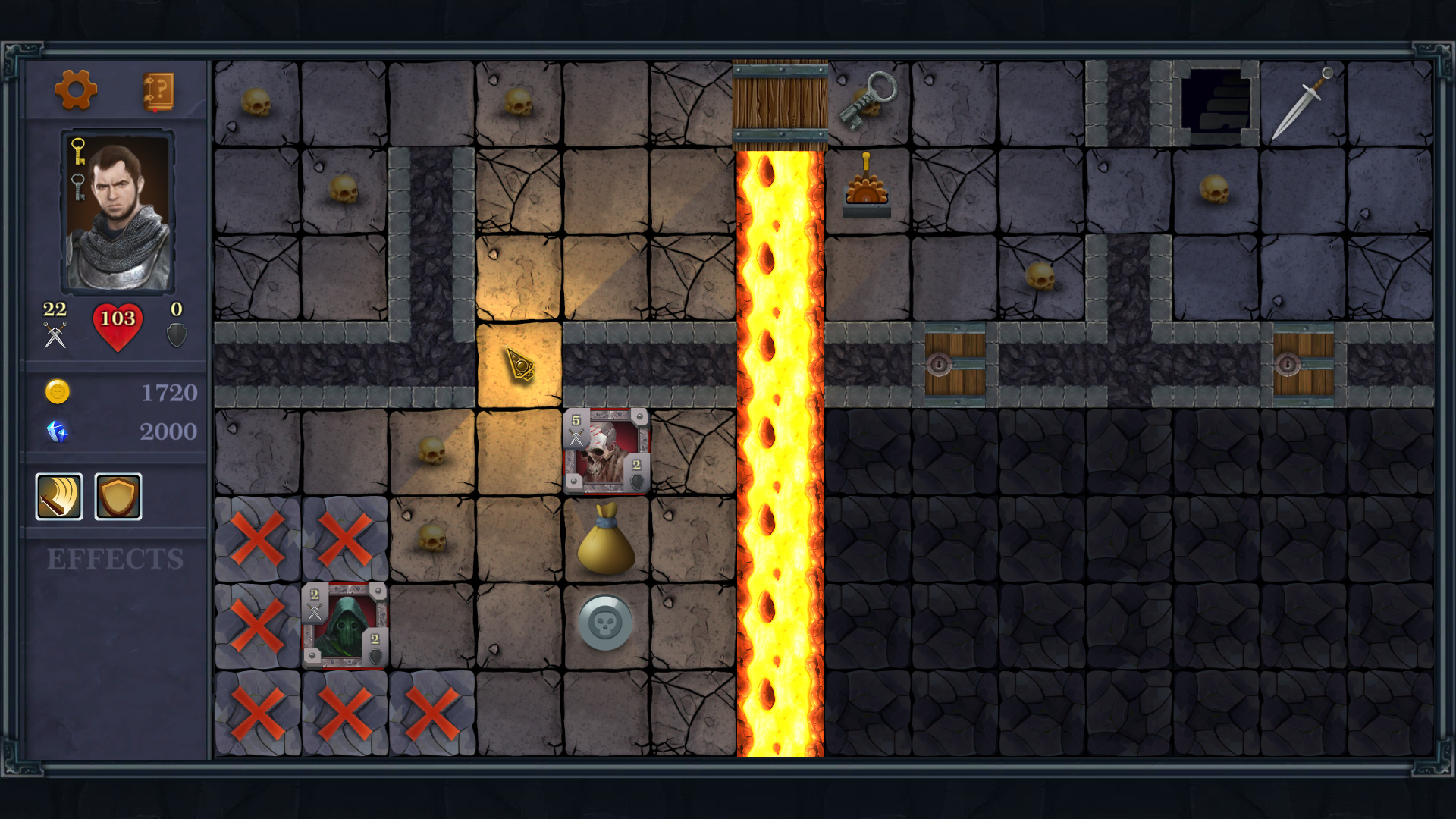1456x819 pixels.
Task: Click the EFFECTS panel label
Action: pyautogui.click(x=115, y=560)
